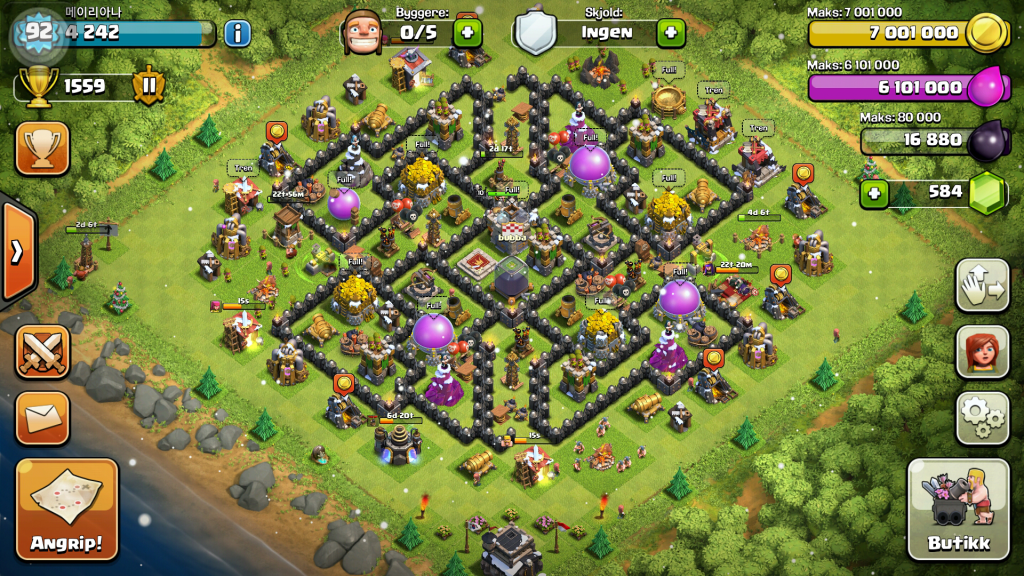1024x576 pixels.
Task: Open the red-haired villager profile button
Action: pyautogui.click(x=982, y=351)
